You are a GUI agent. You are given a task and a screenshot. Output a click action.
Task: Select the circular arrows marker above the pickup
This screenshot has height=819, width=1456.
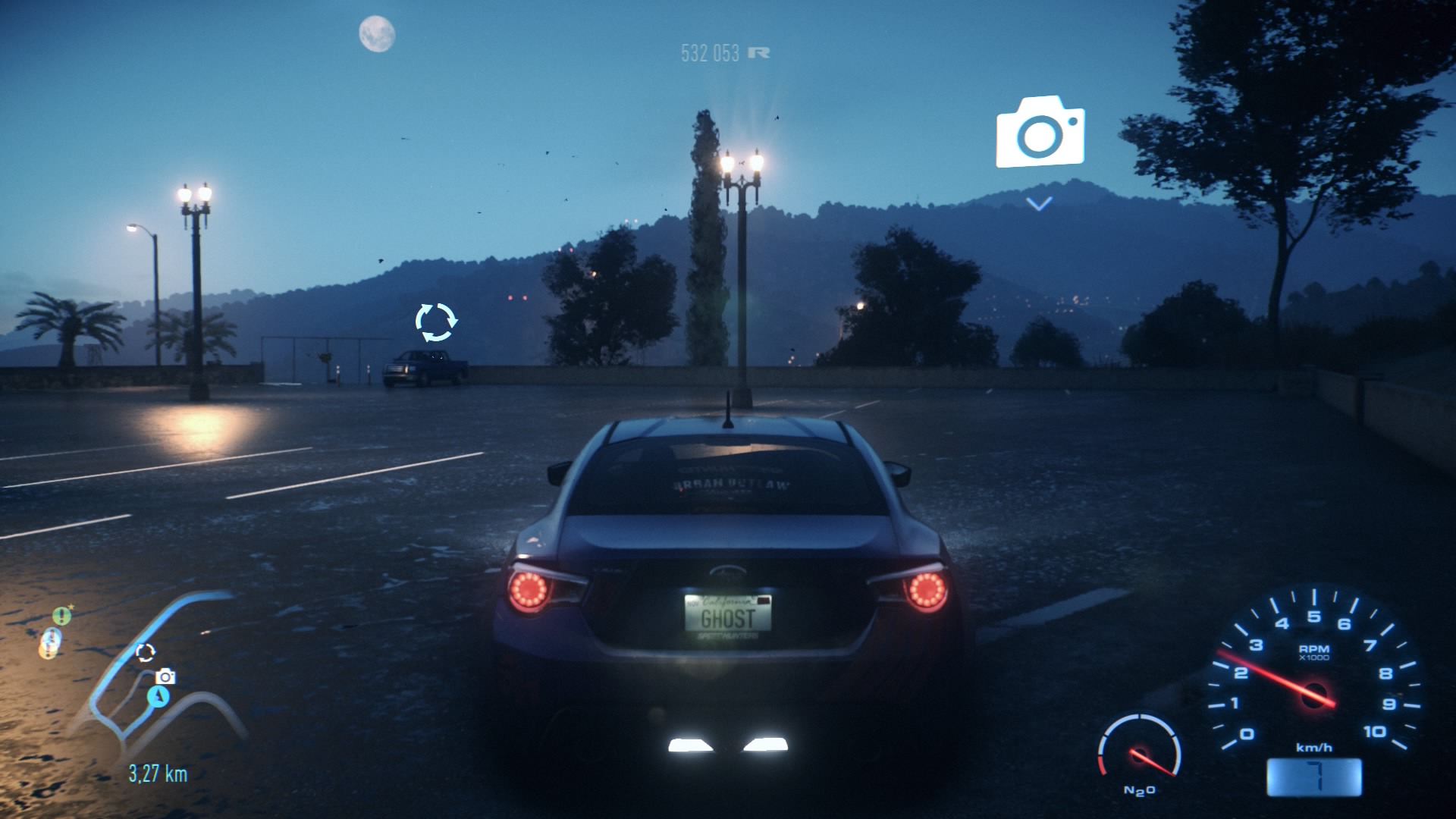click(436, 322)
